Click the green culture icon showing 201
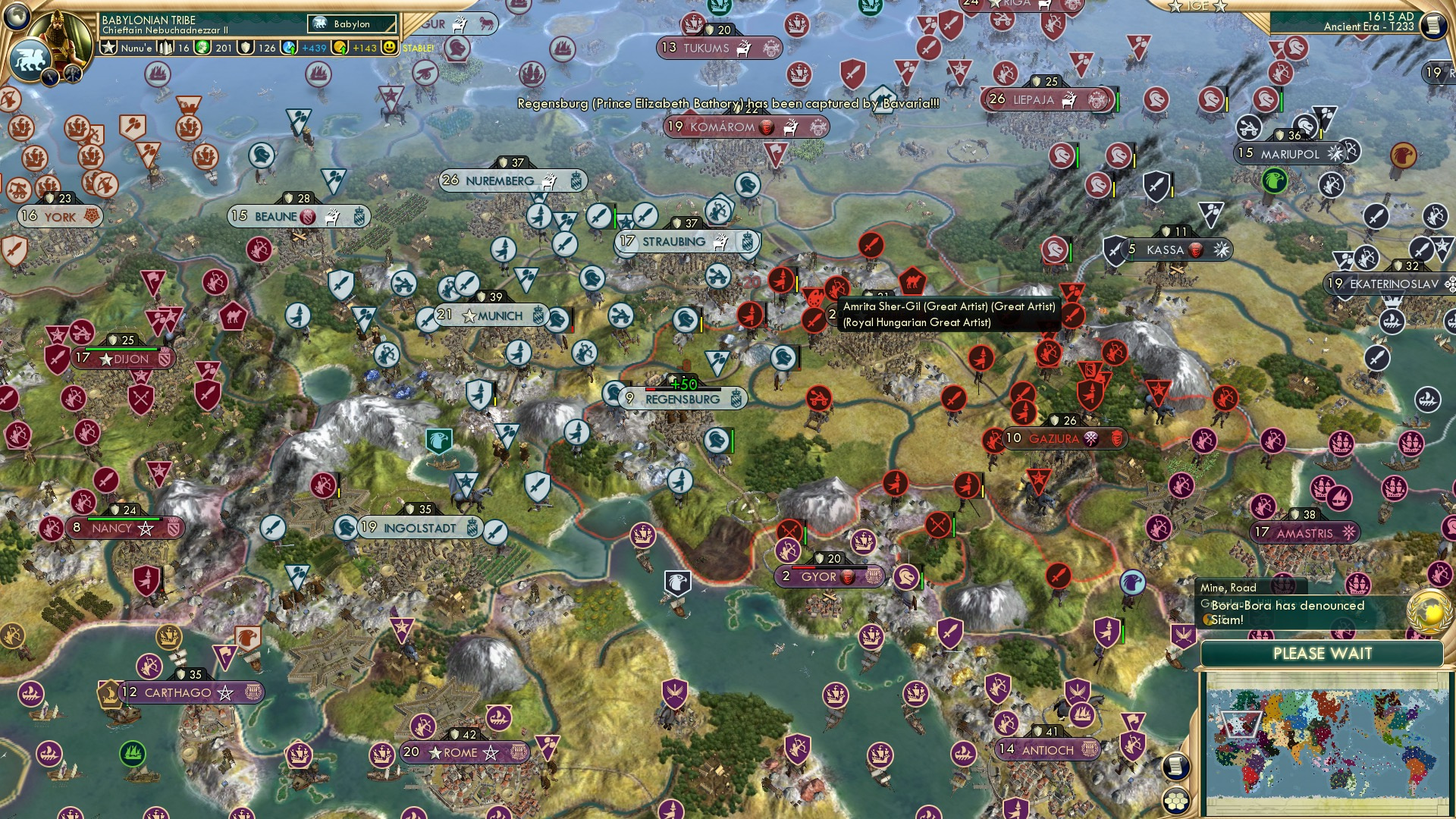The height and width of the screenshot is (819, 1456). (x=202, y=47)
